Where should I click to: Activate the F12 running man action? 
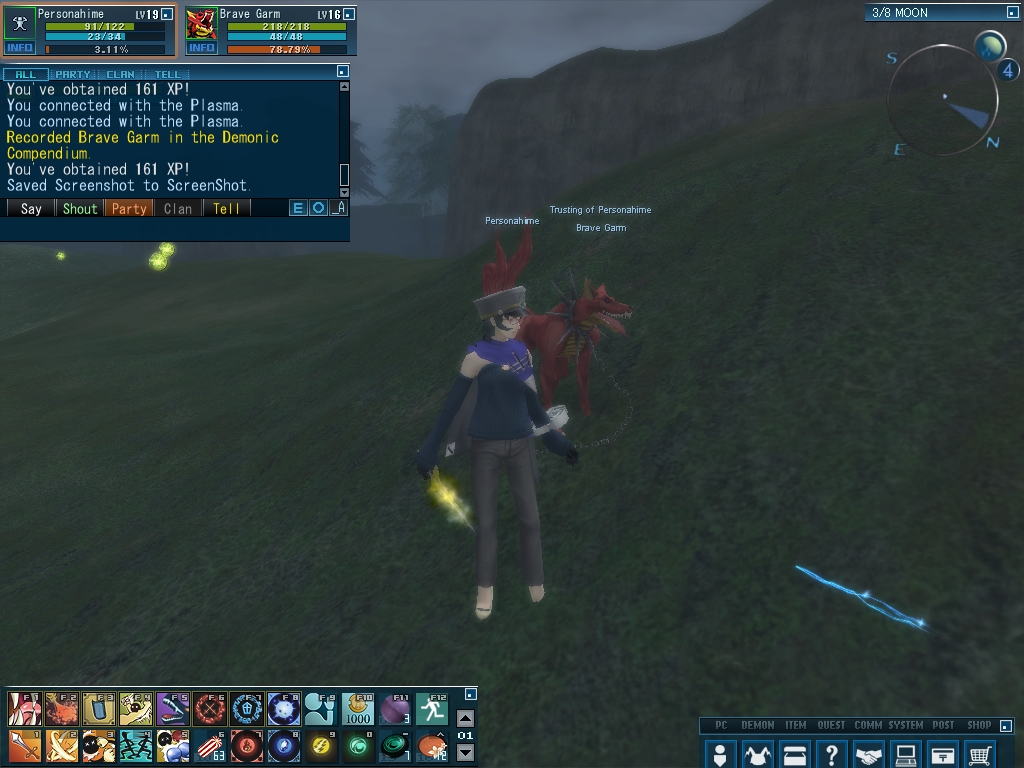click(432, 709)
